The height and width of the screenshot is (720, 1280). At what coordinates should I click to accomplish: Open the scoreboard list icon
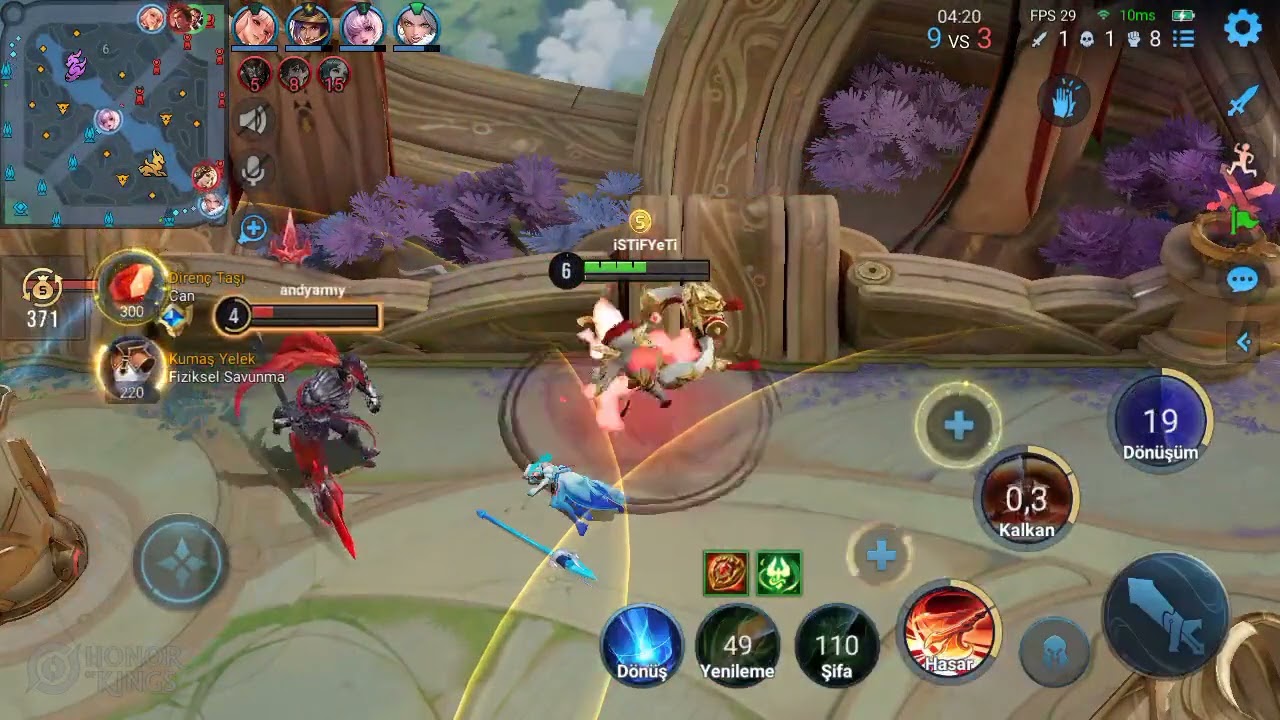click(1184, 39)
